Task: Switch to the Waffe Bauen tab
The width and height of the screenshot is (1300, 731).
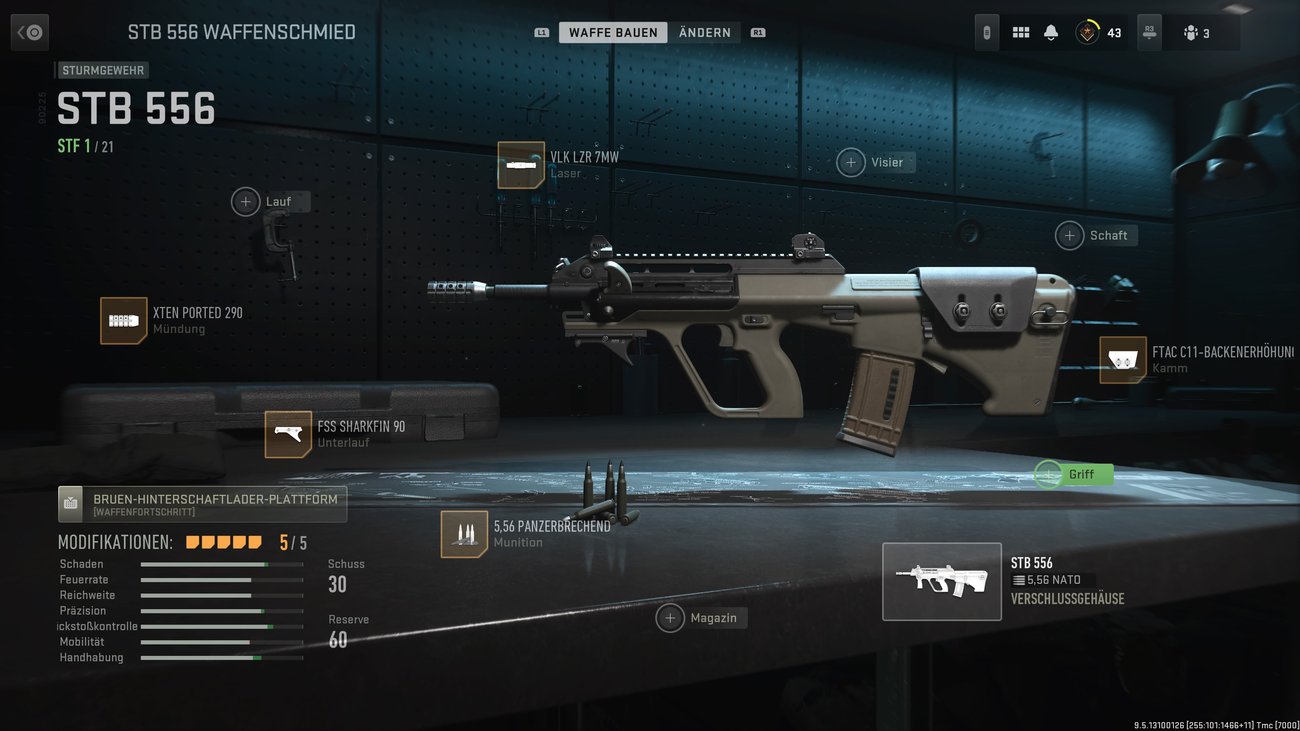Action: click(x=613, y=33)
